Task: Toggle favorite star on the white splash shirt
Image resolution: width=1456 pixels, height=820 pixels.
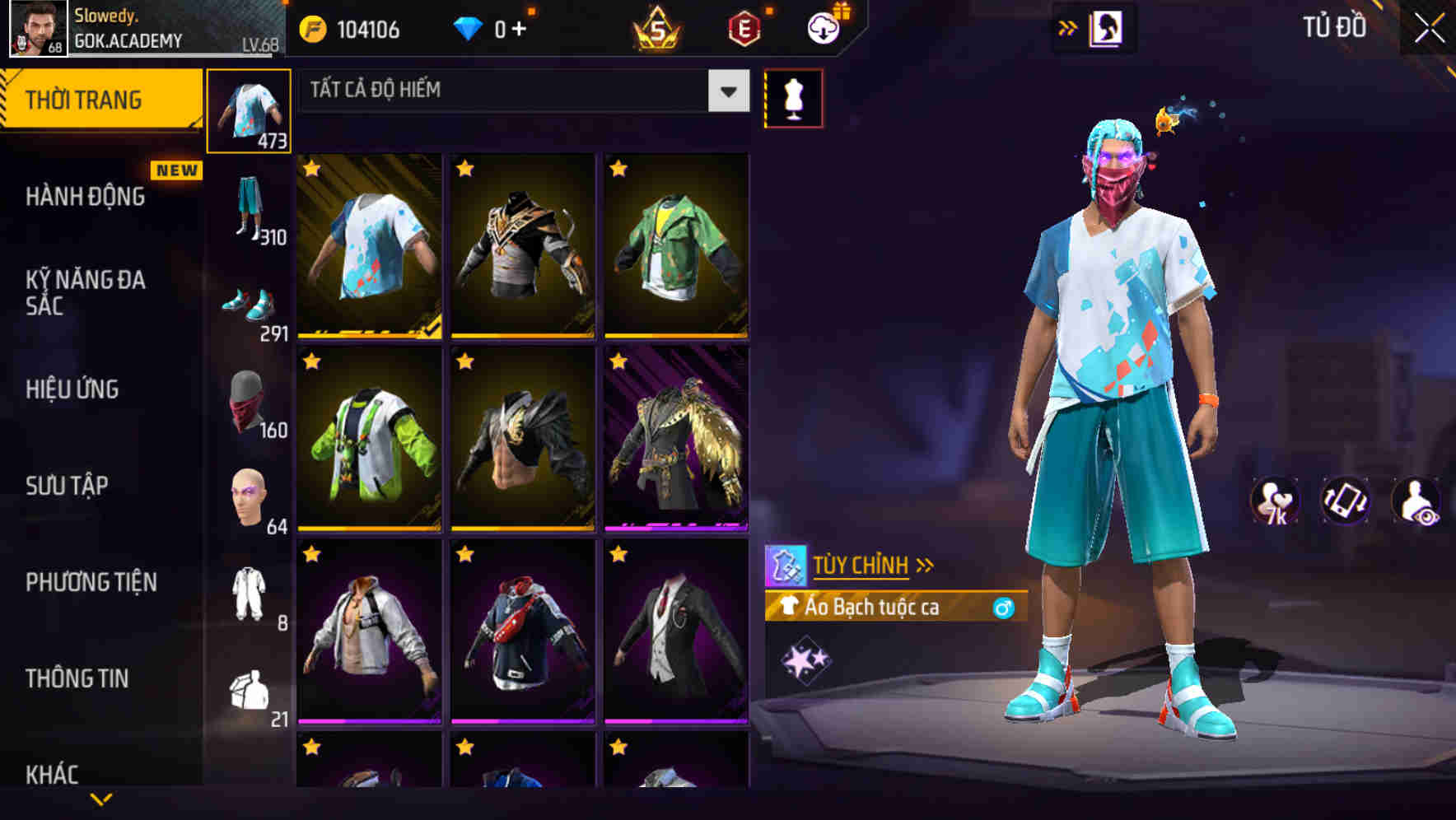Action: tap(311, 169)
